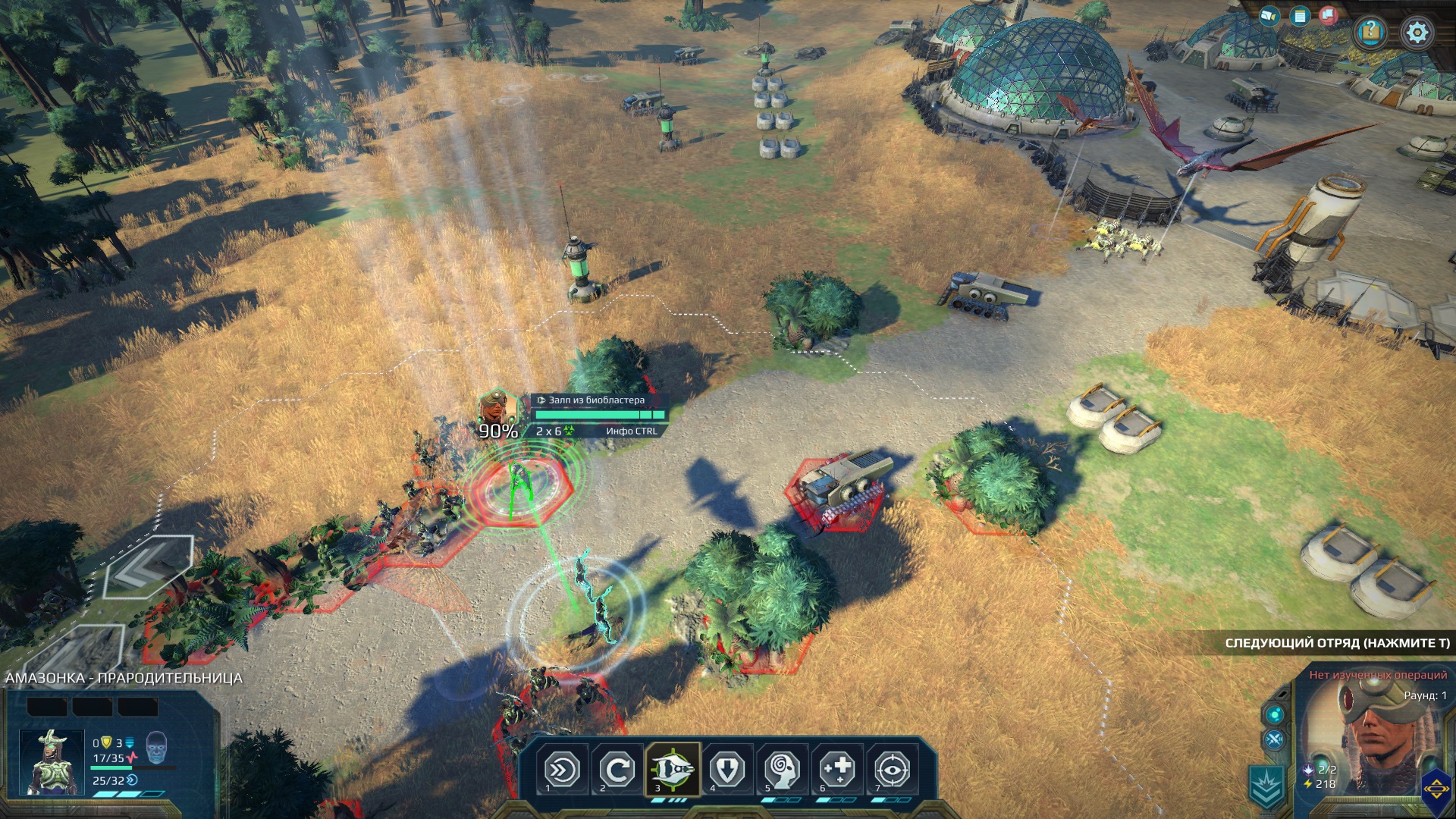Open the question mark help guide
Image resolution: width=1456 pixels, height=819 pixels.
coord(1371,32)
